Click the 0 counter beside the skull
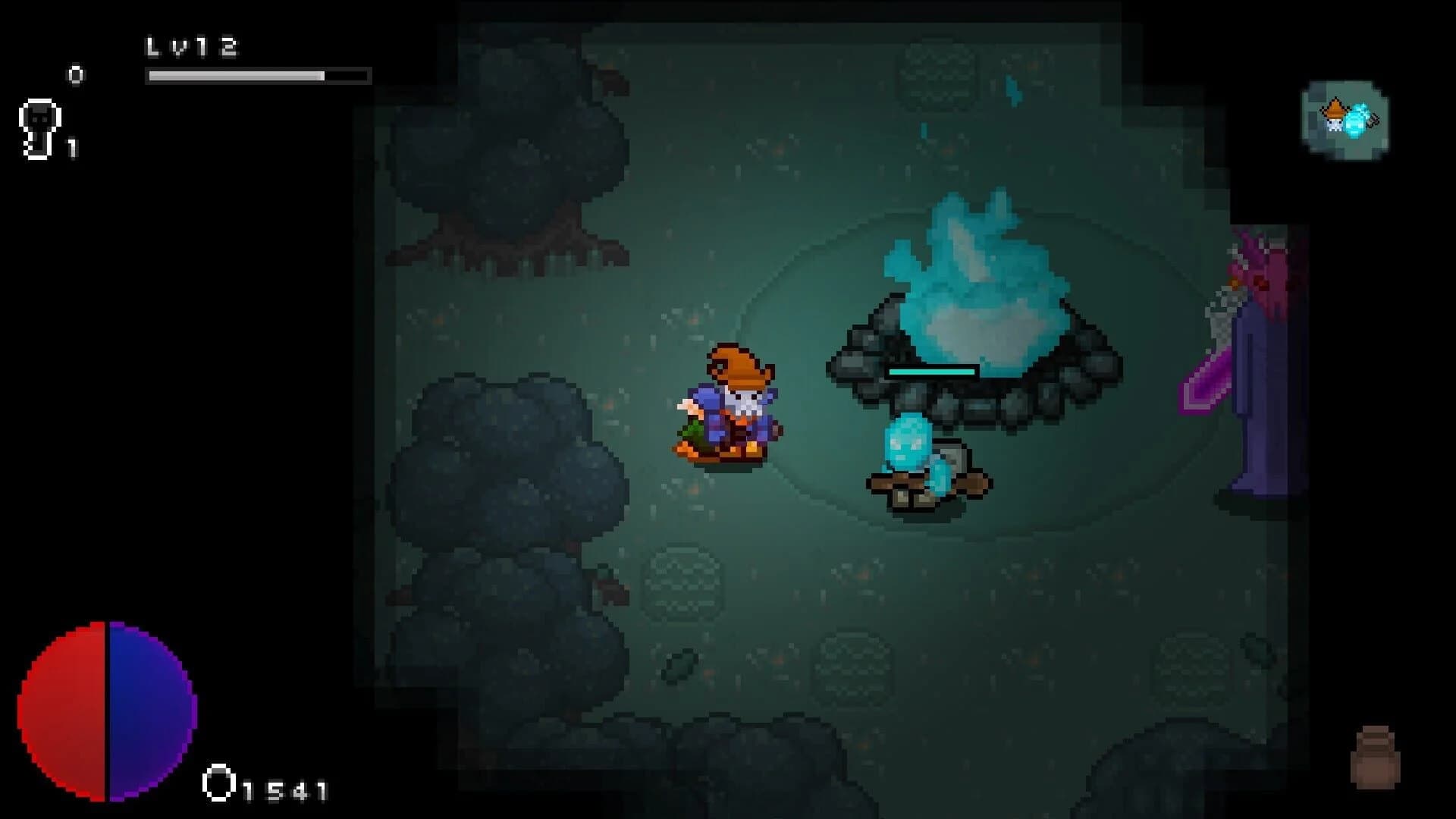 (x=74, y=75)
